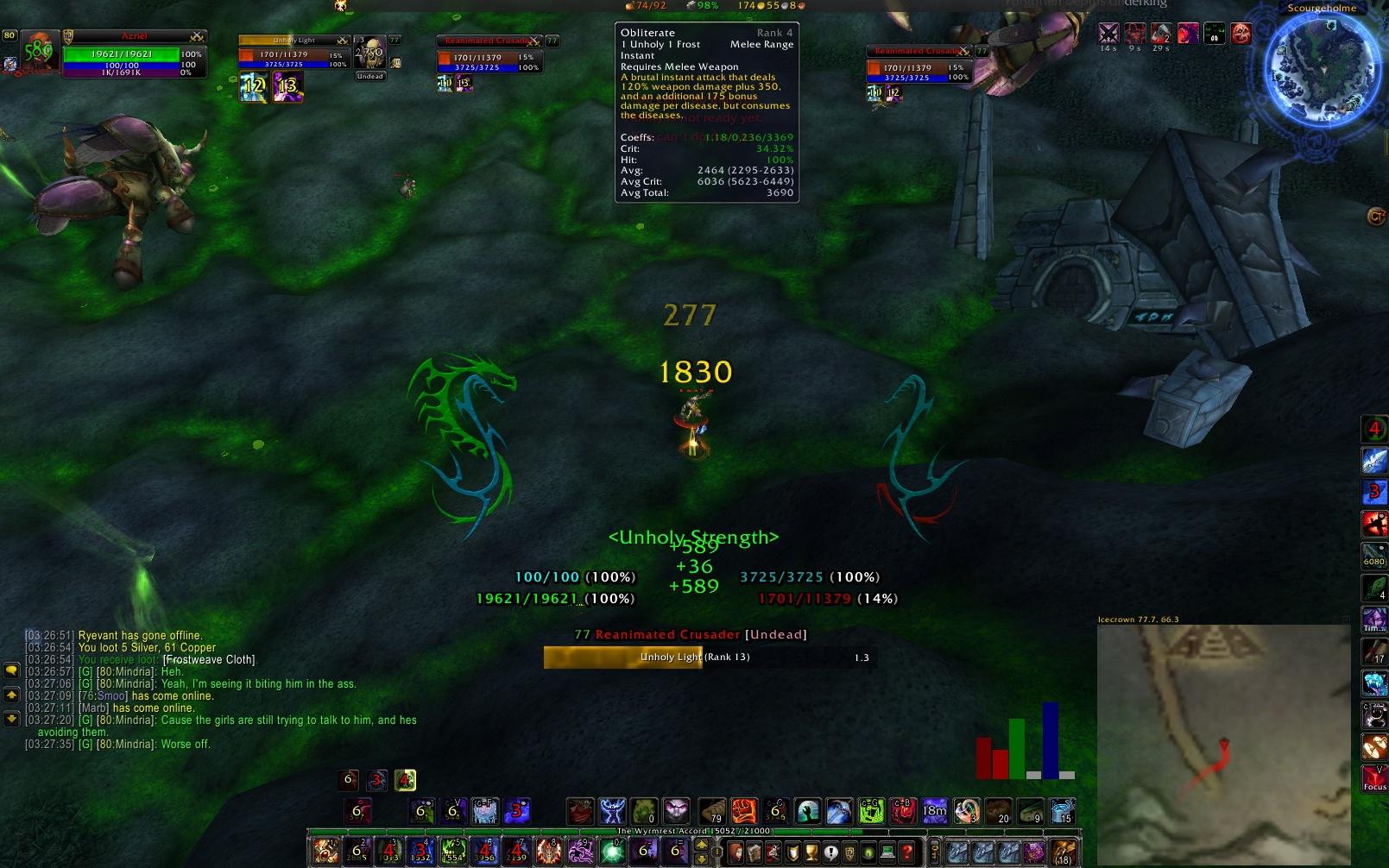Screen dimensions: 1389x868
Task: Click the action bar page up arrow
Action: 701,845
